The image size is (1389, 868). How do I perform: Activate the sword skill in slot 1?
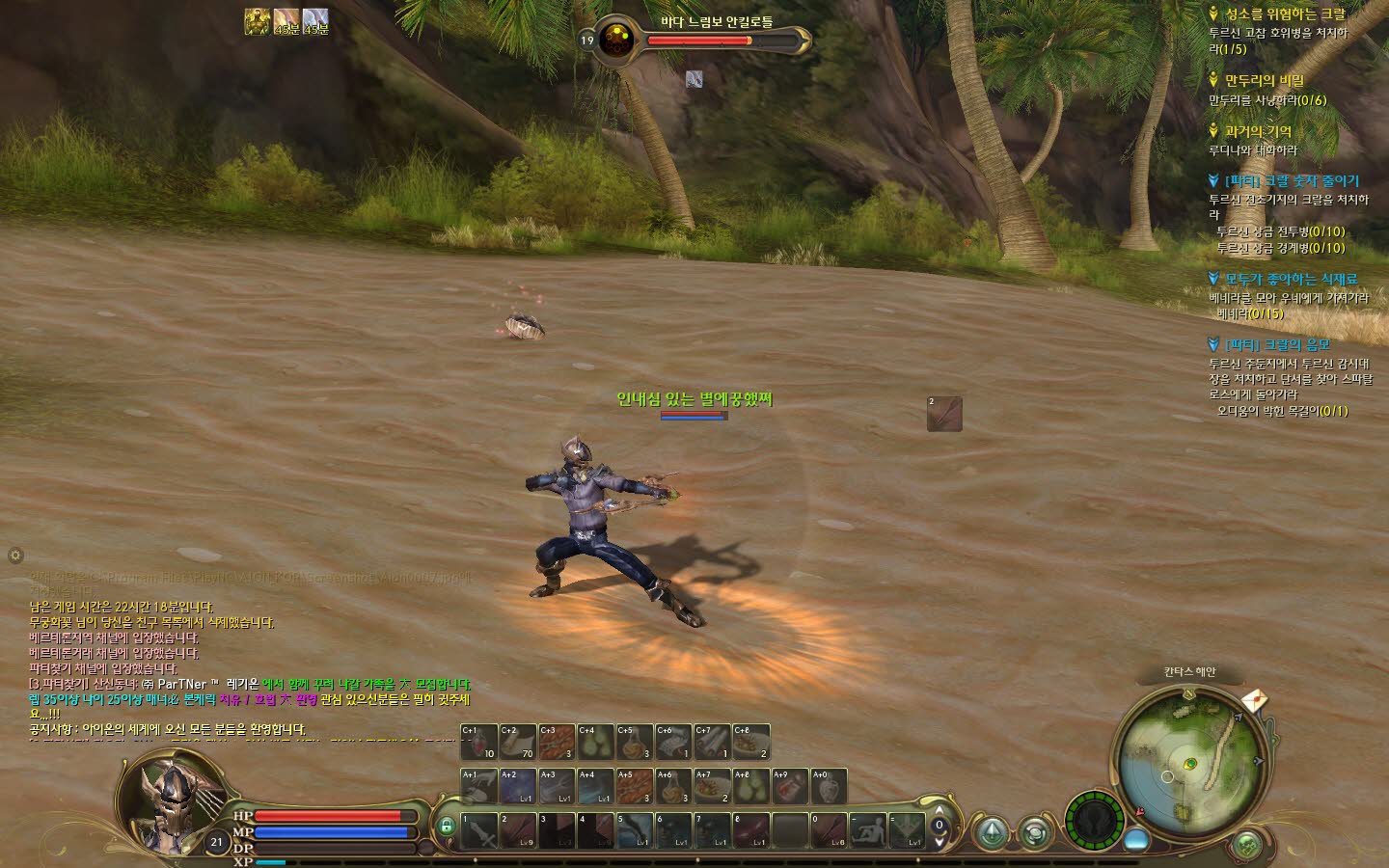click(478, 830)
